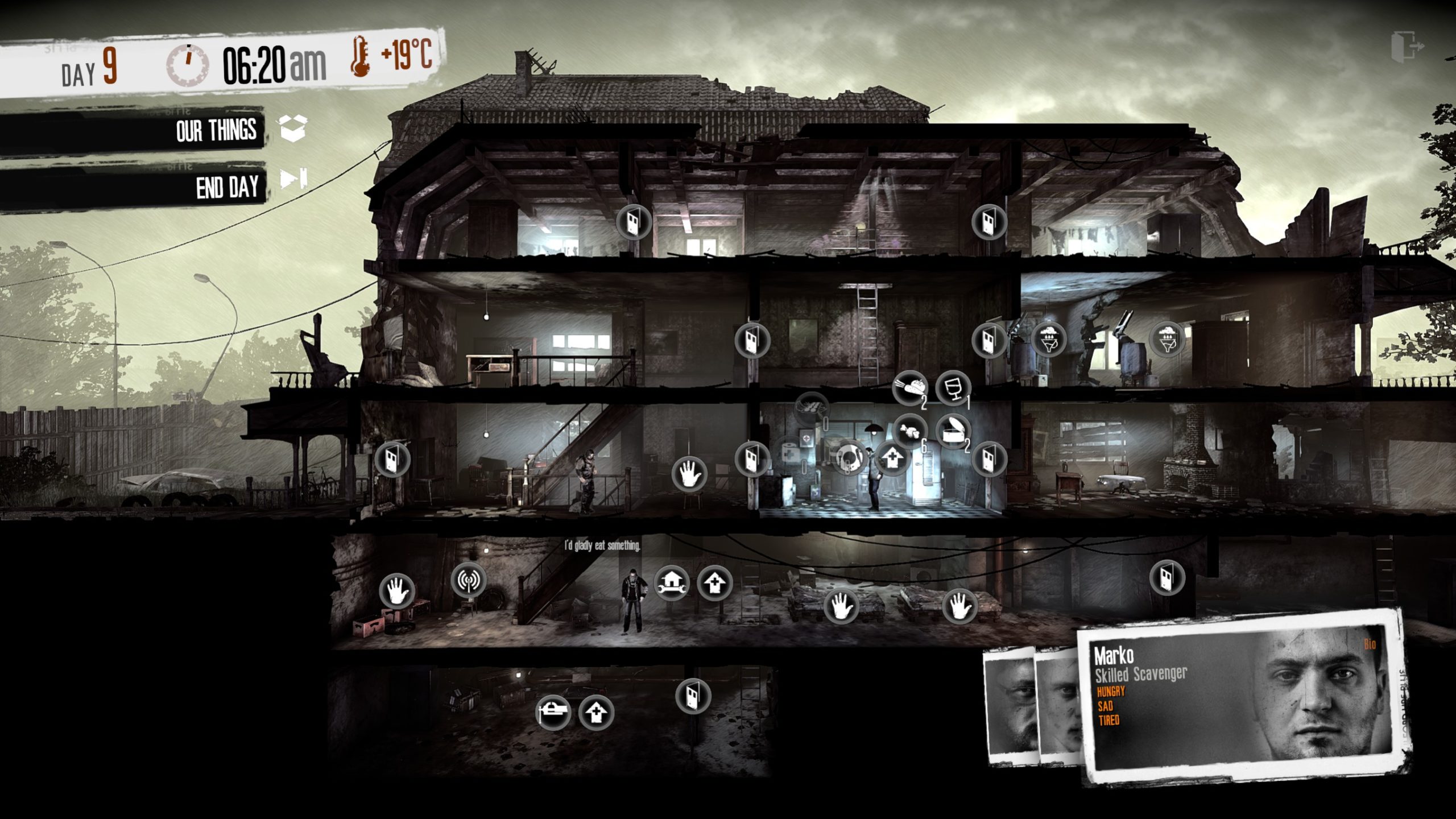
Task: End the current day
Action: pos(293,180)
